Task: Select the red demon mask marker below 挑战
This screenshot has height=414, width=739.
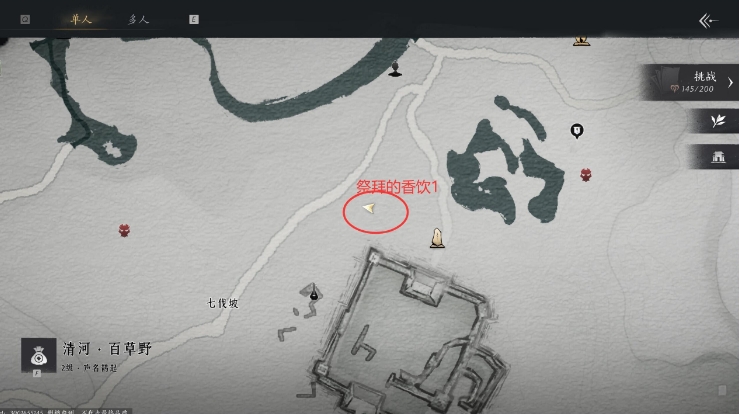Action: [x=585, y=175]
